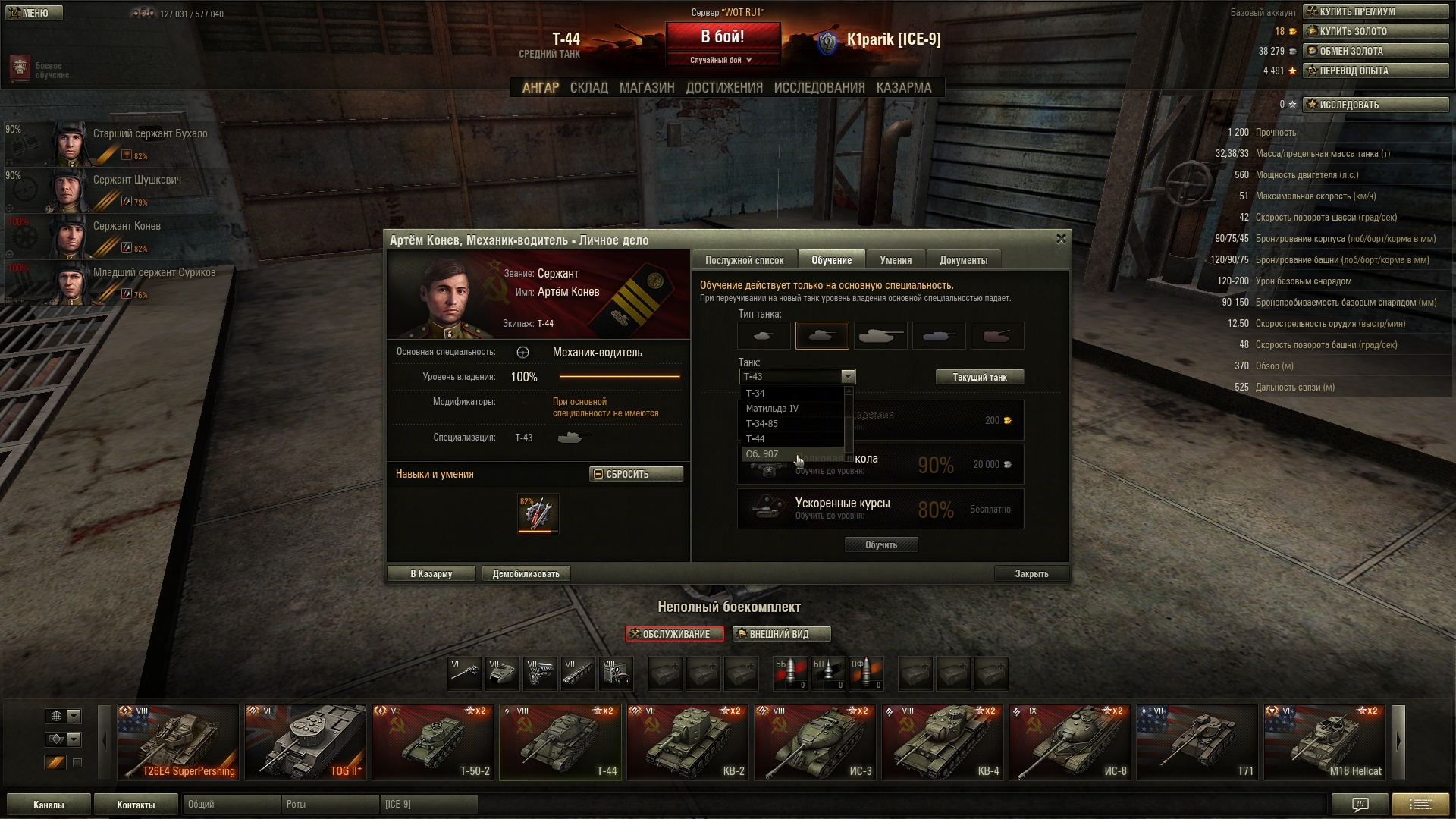Open ОБСЛУЖИВАНИЕ for the tank
The width and height of the screenshot is (1456, 819).
(x=674, y=634)
